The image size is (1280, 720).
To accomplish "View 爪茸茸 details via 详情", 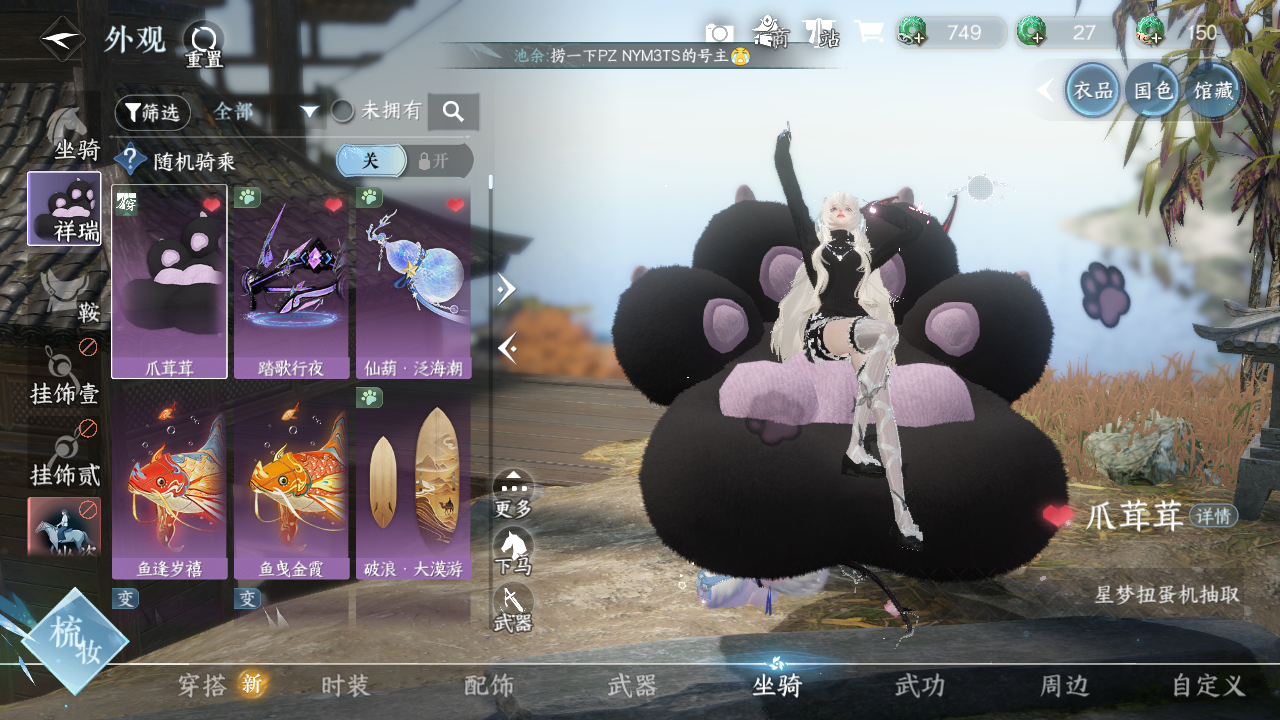I will pos(1213,516).
